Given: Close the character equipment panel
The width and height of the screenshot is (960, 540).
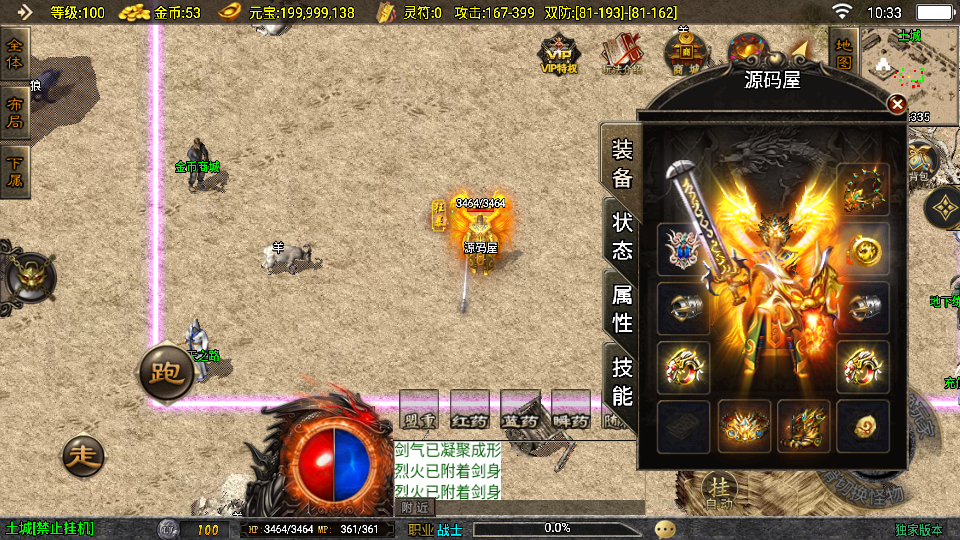Looking at the screenshot, I should [x=897, y=104].
